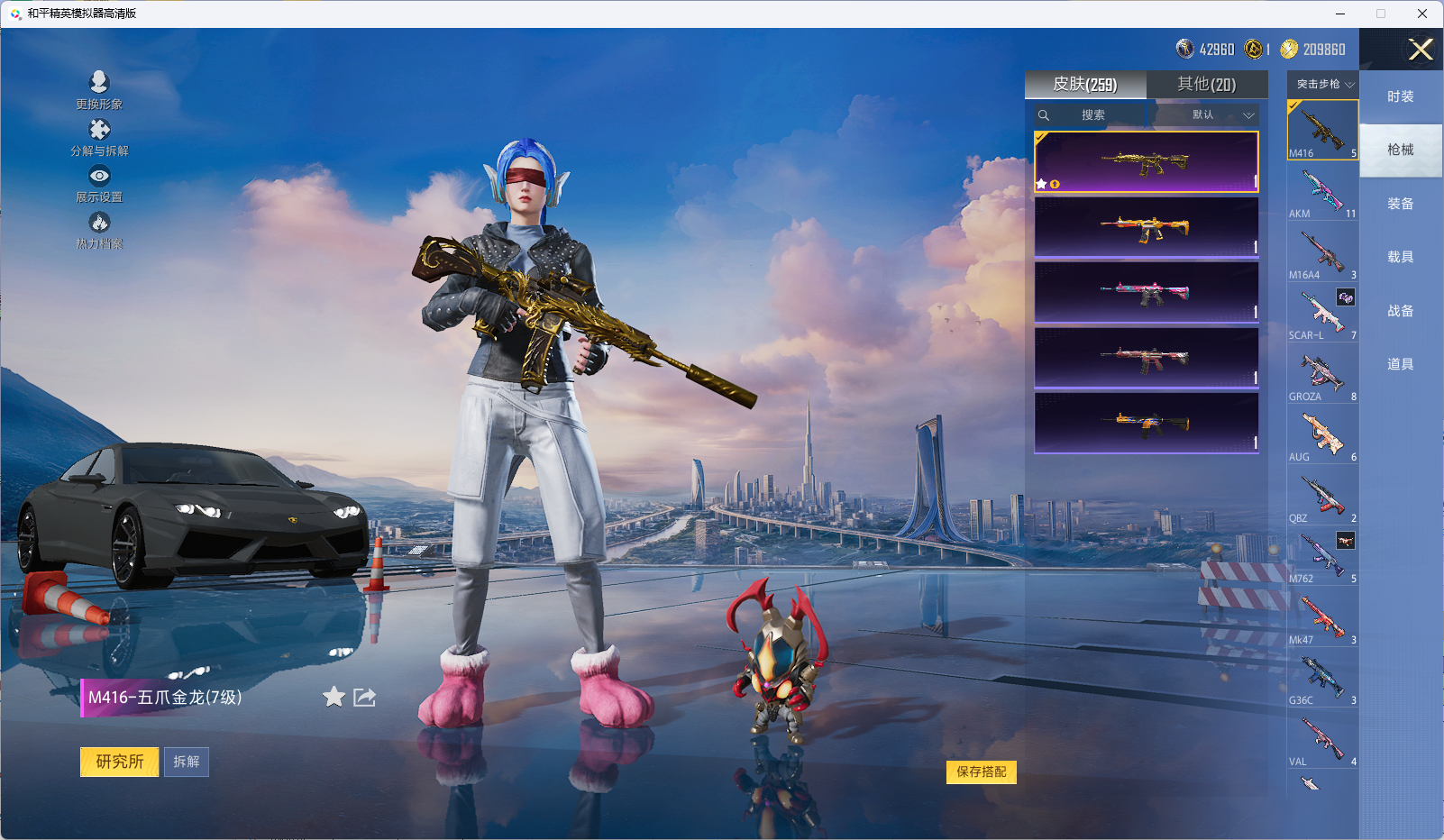Screen dimensions: 1444x840
Task: Open the 其他(20) tab
Action: pos(1206,85)
